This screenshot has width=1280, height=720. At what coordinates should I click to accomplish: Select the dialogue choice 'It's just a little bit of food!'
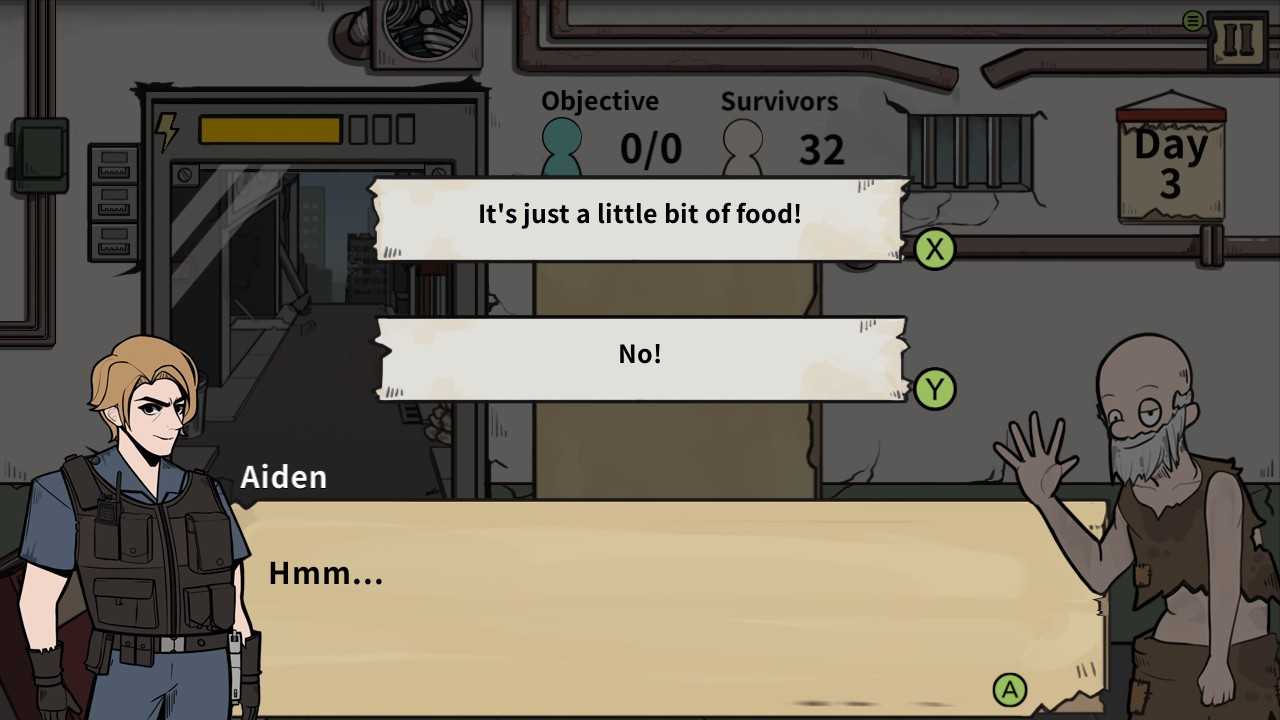pos(640,214)
